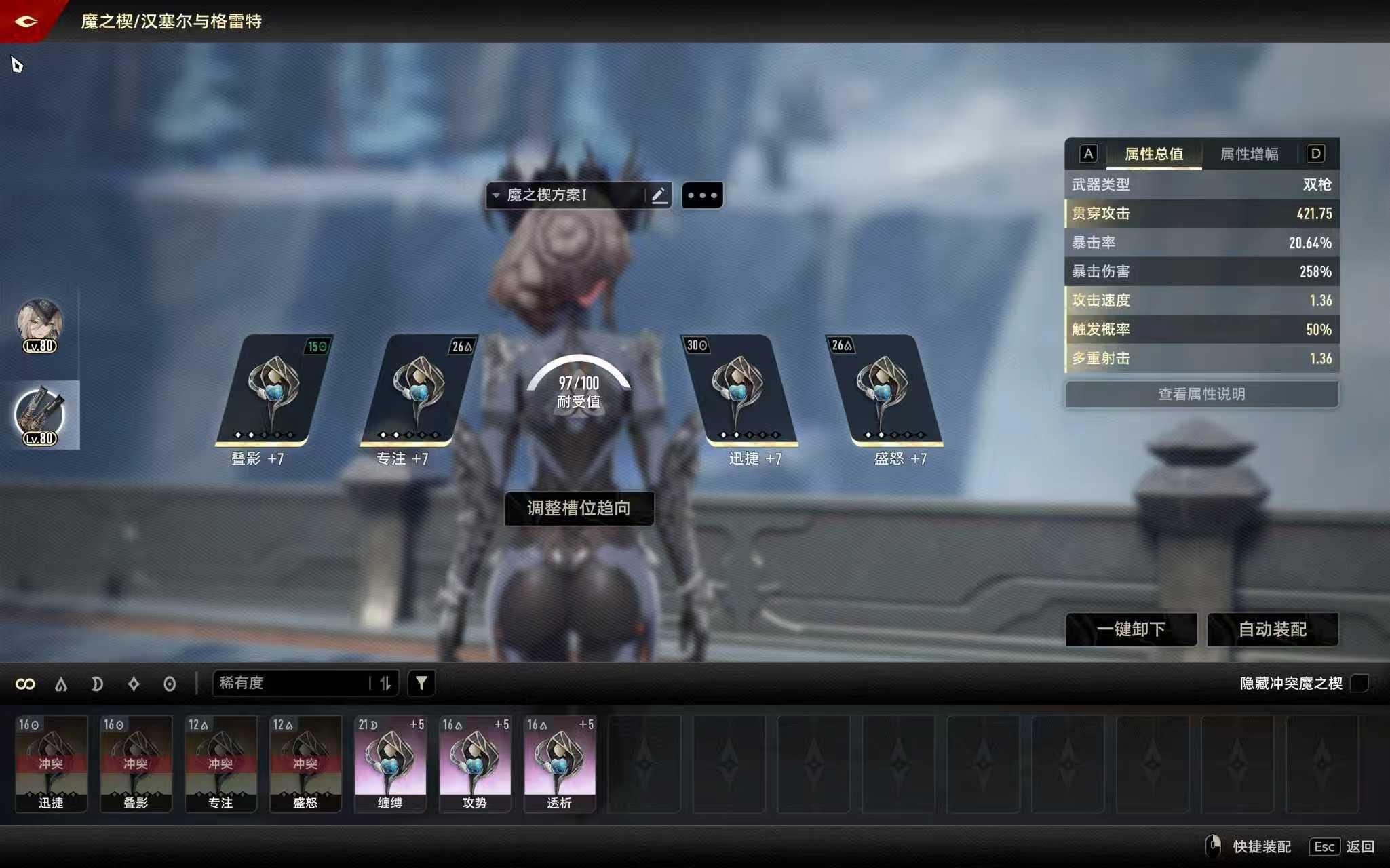Click 调整槽位趋向 button
Viewport: 1390px width, 868px height.
click(579, 508)
